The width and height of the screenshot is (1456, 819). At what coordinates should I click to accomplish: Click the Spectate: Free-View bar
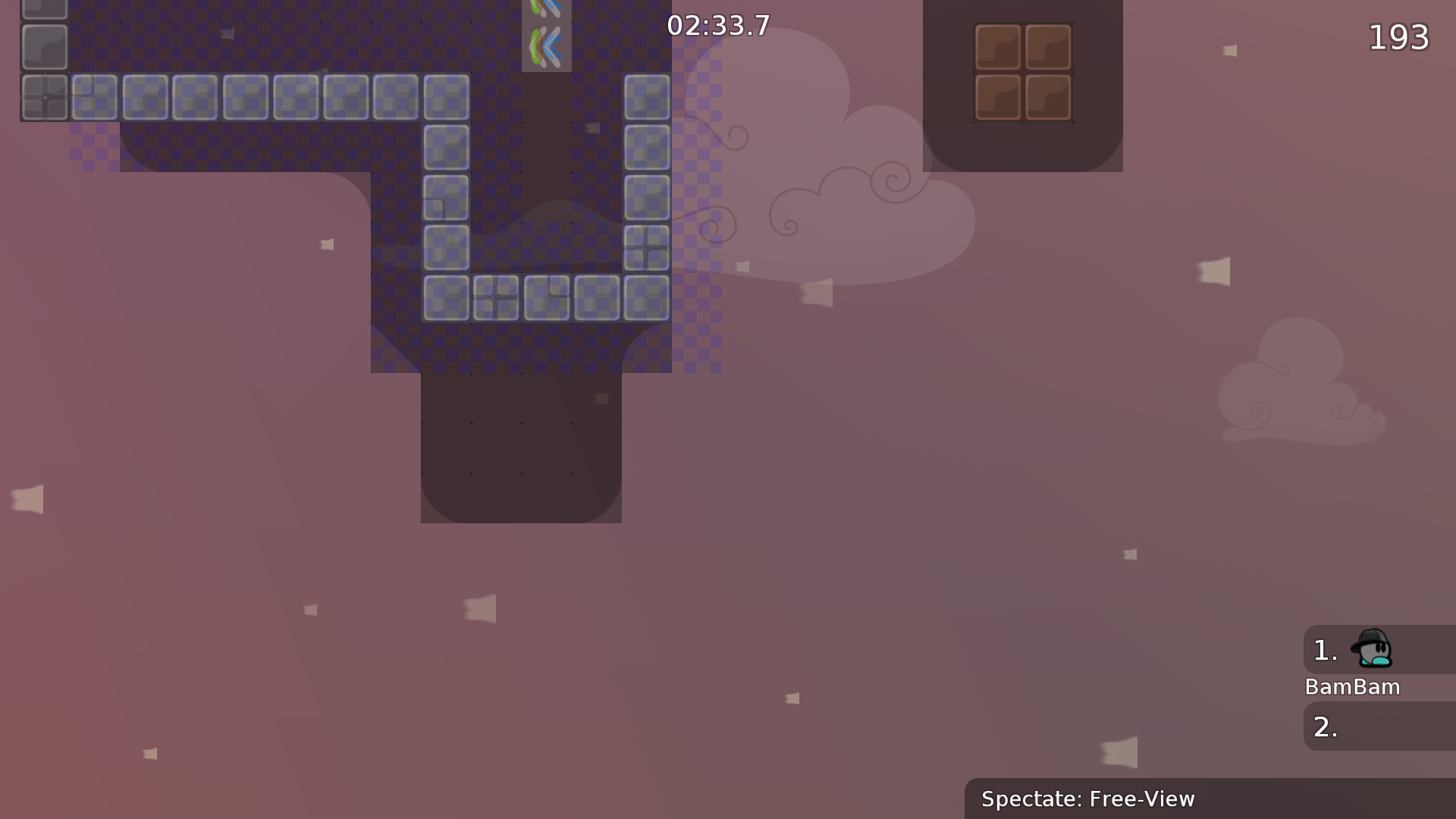pyautogui.click(x=1209, y=799)
